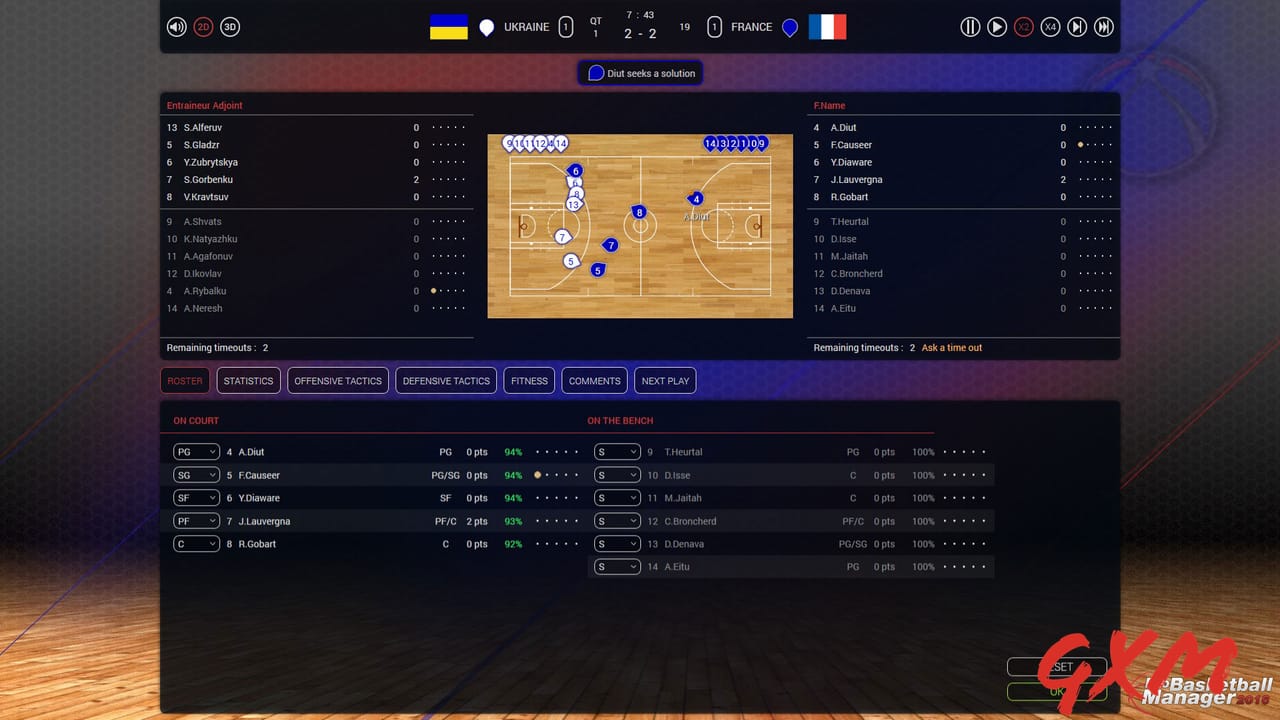Expand the substitute dropdown for T.Heurtal
The height and width of the screenshot is (720, 1280).
617,451
